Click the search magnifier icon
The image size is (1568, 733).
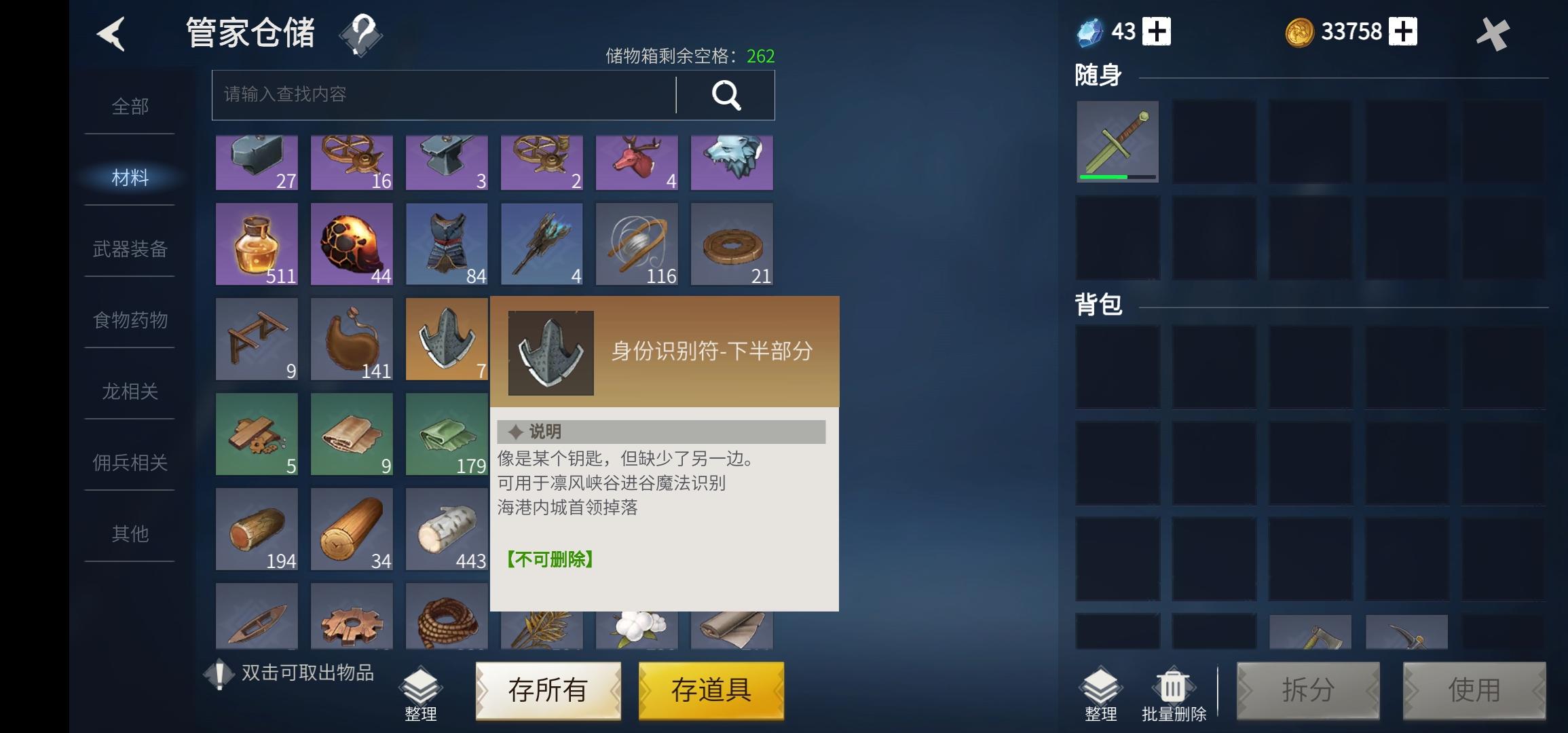(x=725, y=95)
